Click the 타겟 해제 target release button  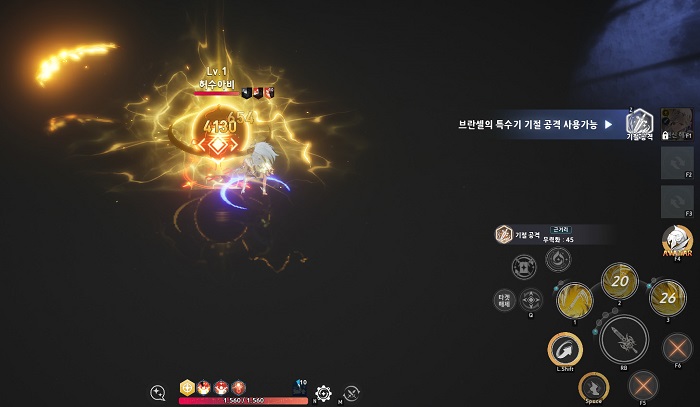pos(503,299)
